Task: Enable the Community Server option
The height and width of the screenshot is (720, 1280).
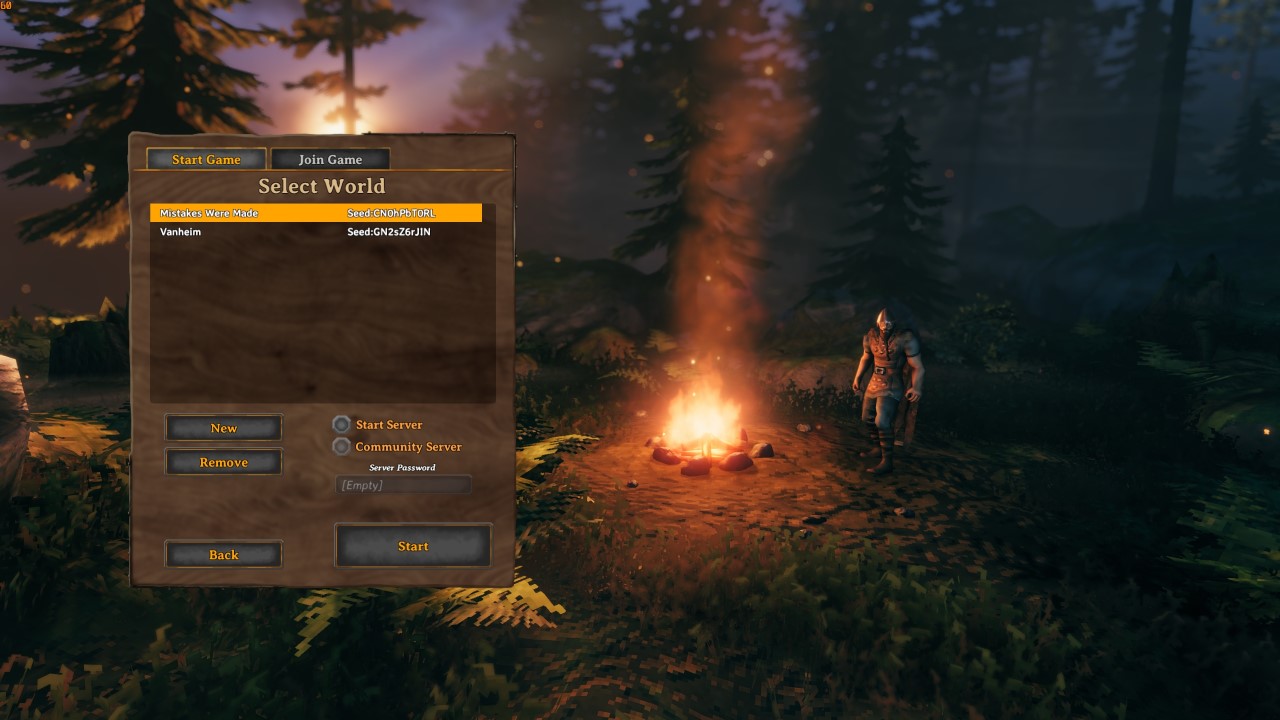Action: pos(341,446)
